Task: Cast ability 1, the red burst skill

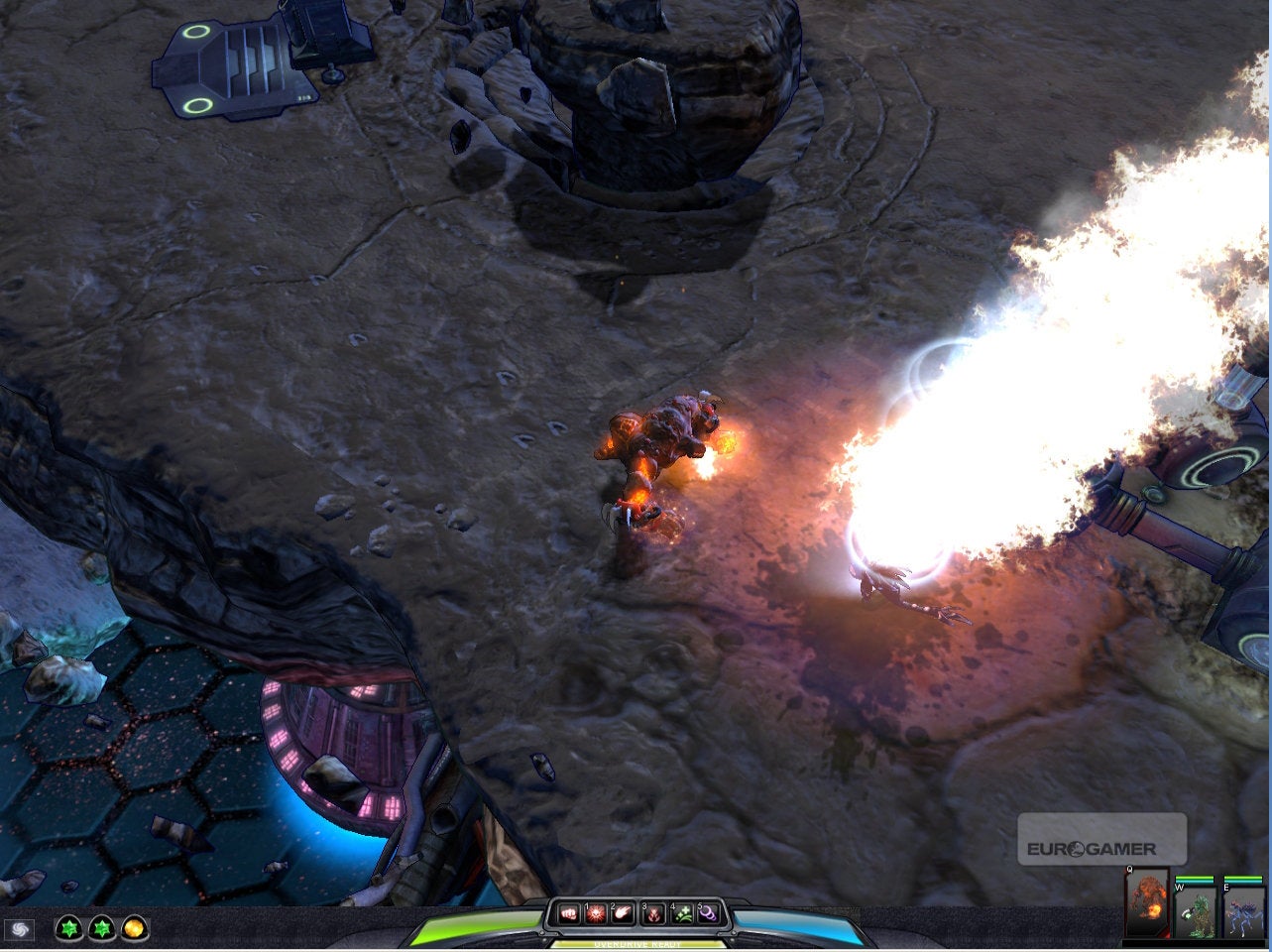Action: pos(594,913)
